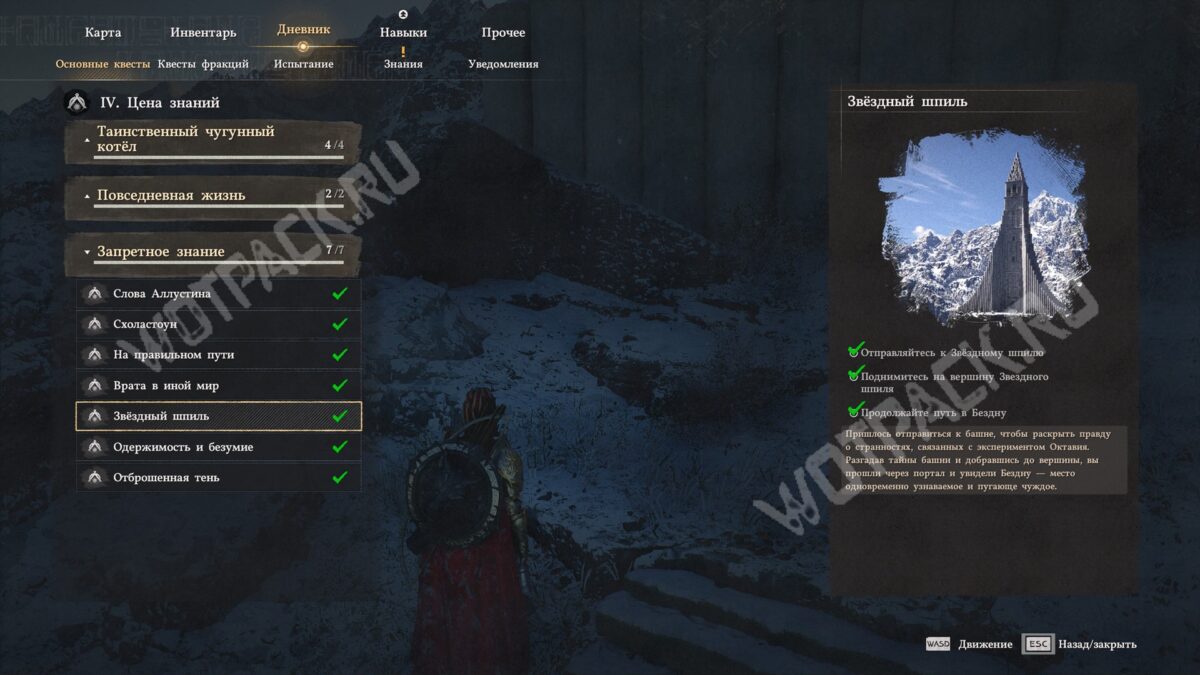Open quest На правильном пути

pos(218,355)
